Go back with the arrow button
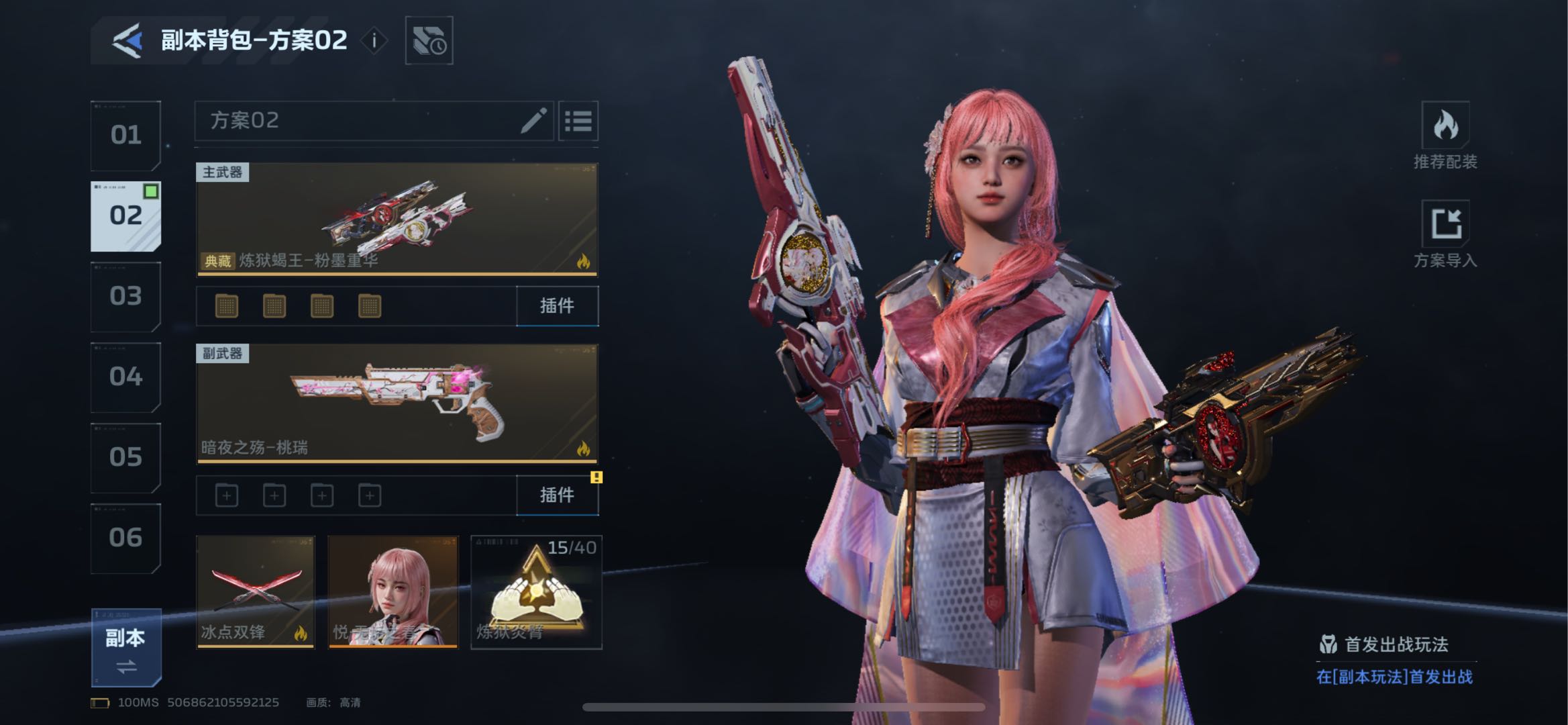 click(x=127, y=41)
